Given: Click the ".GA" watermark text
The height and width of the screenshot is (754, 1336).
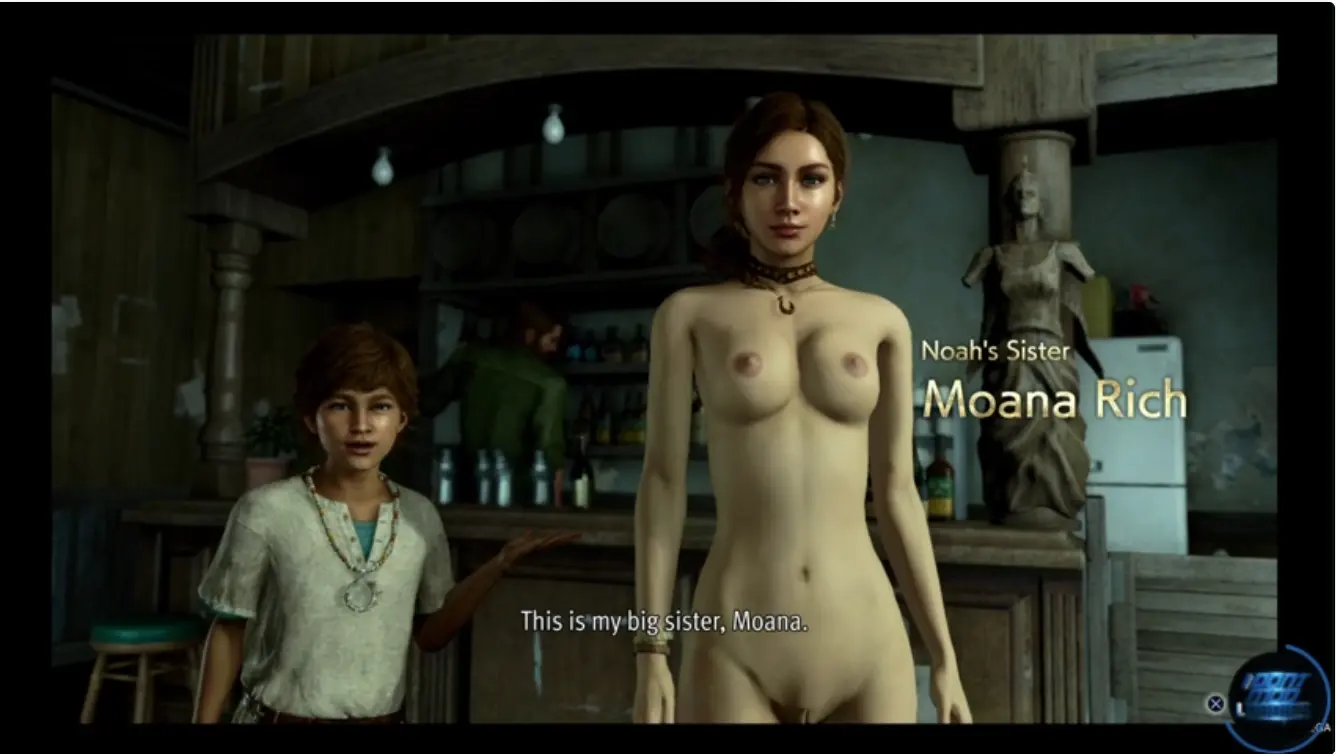Looking at the screenshot, I should (1321, 727).
